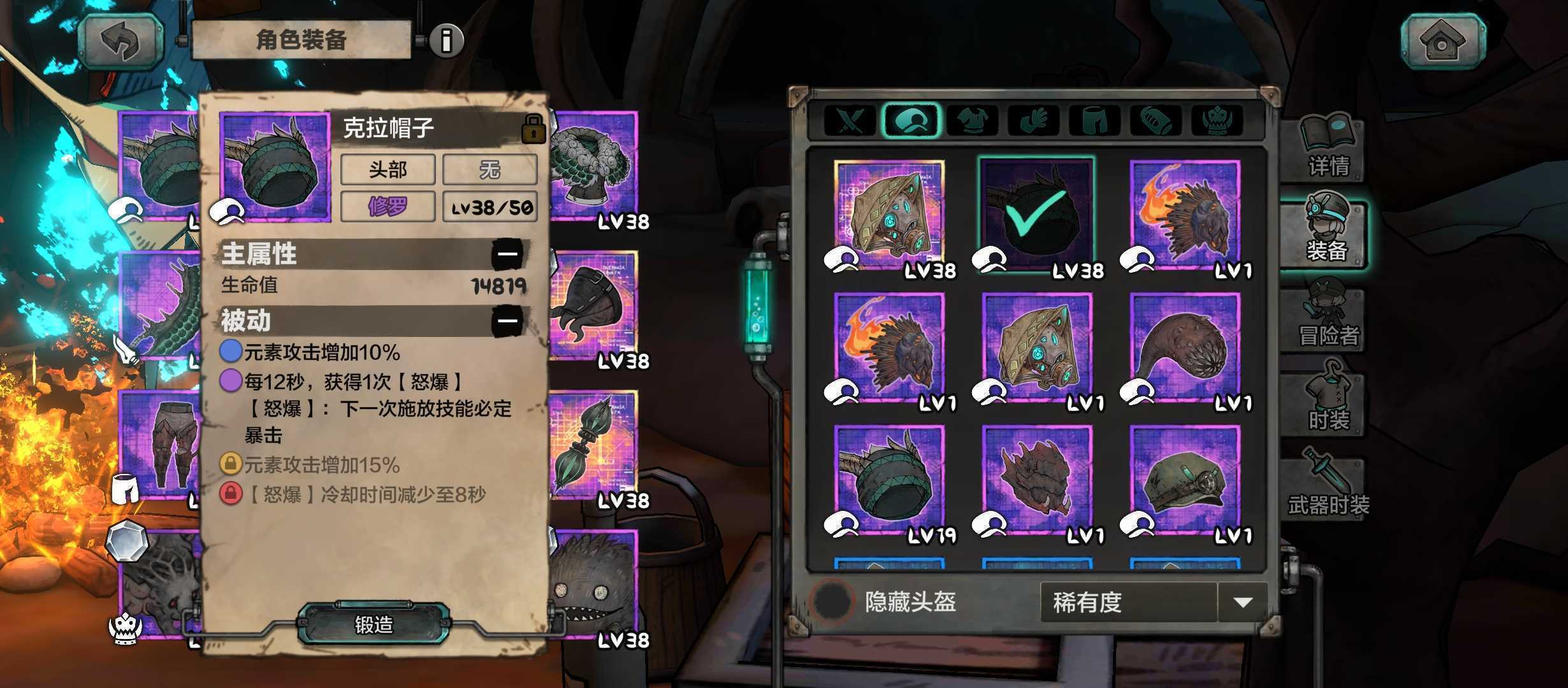Show info with the i icon
Screen dimensions: 1568x688
point(446,41)
